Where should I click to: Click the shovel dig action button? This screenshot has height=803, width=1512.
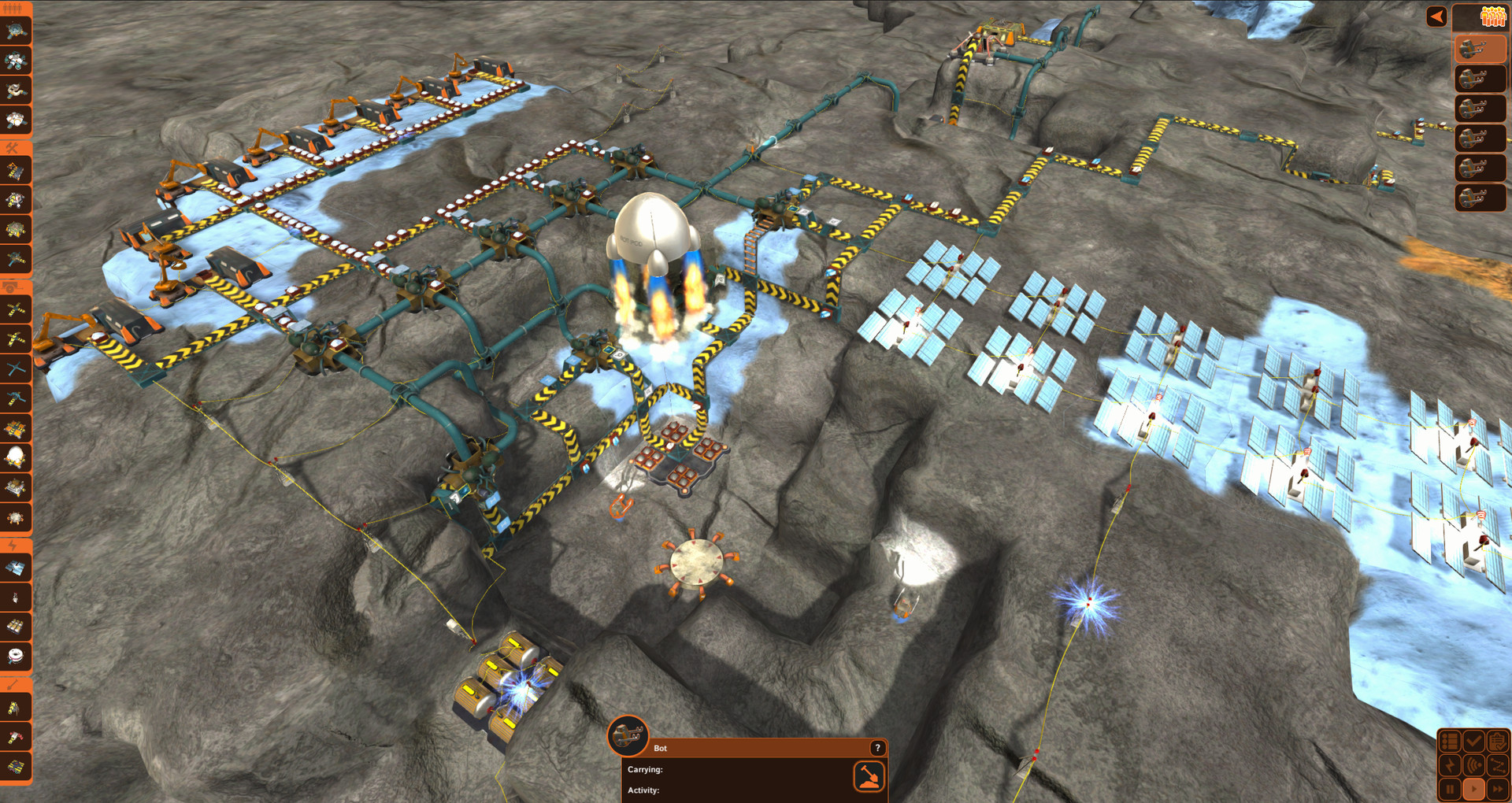tap(869, 776)
